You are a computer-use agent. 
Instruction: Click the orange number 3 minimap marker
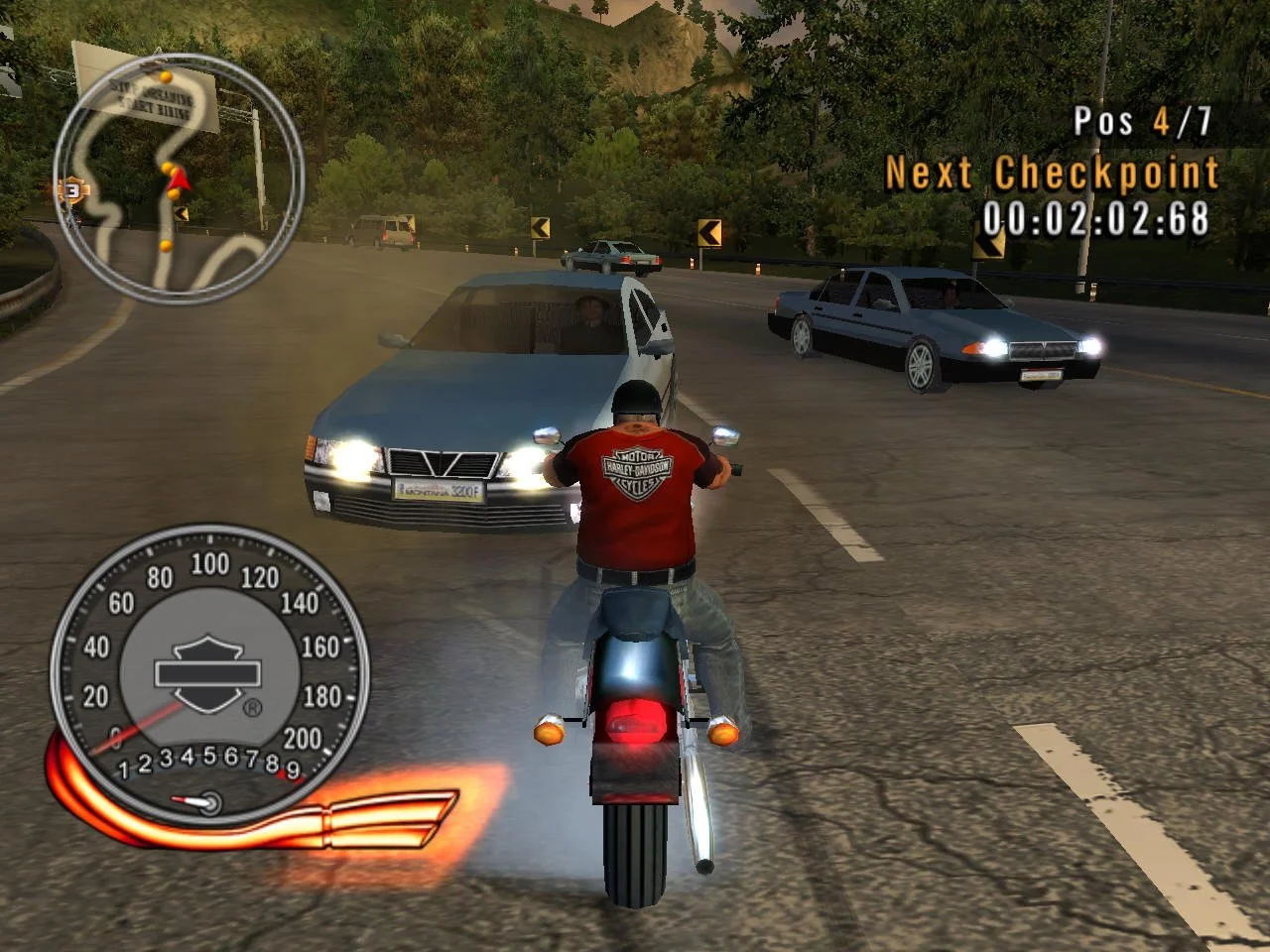coord(71,188)
